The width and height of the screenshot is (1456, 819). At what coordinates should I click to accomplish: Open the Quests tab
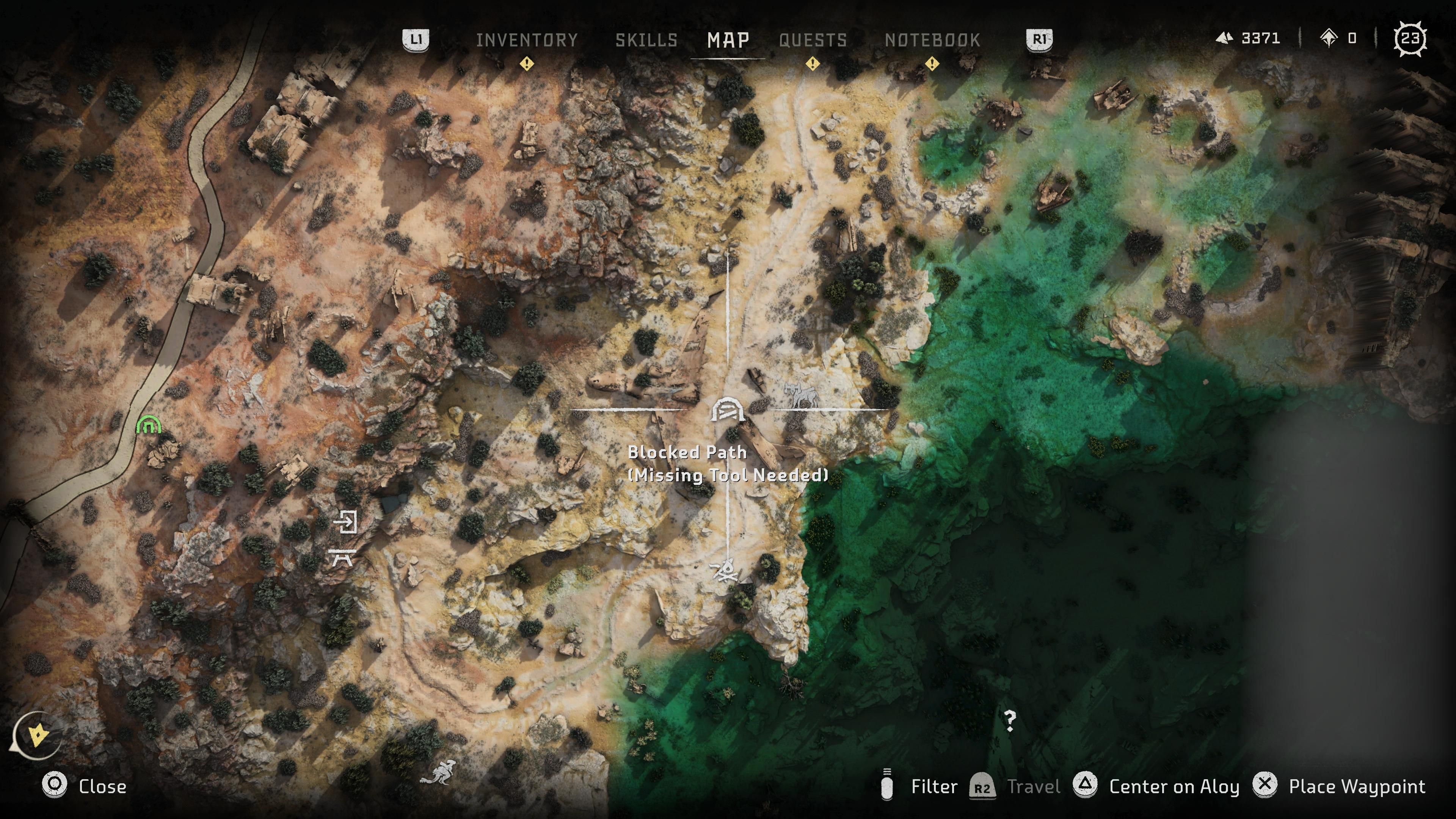click(813, 39)
